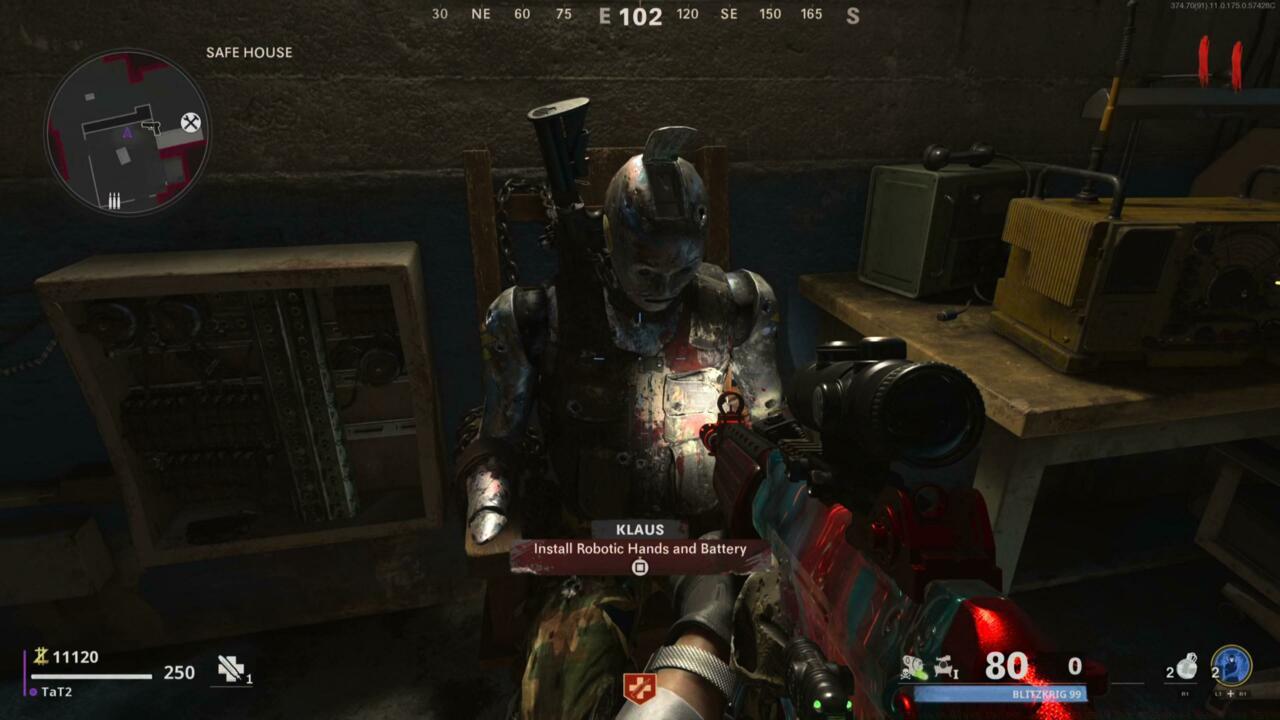Click the KLAUS nameplate
Screen dimensions: 1280x720
[x=640, y=530]
